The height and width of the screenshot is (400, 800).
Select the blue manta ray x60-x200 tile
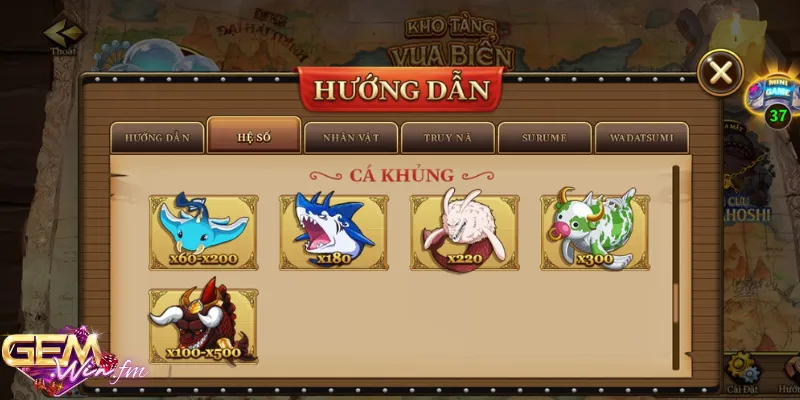203,232
